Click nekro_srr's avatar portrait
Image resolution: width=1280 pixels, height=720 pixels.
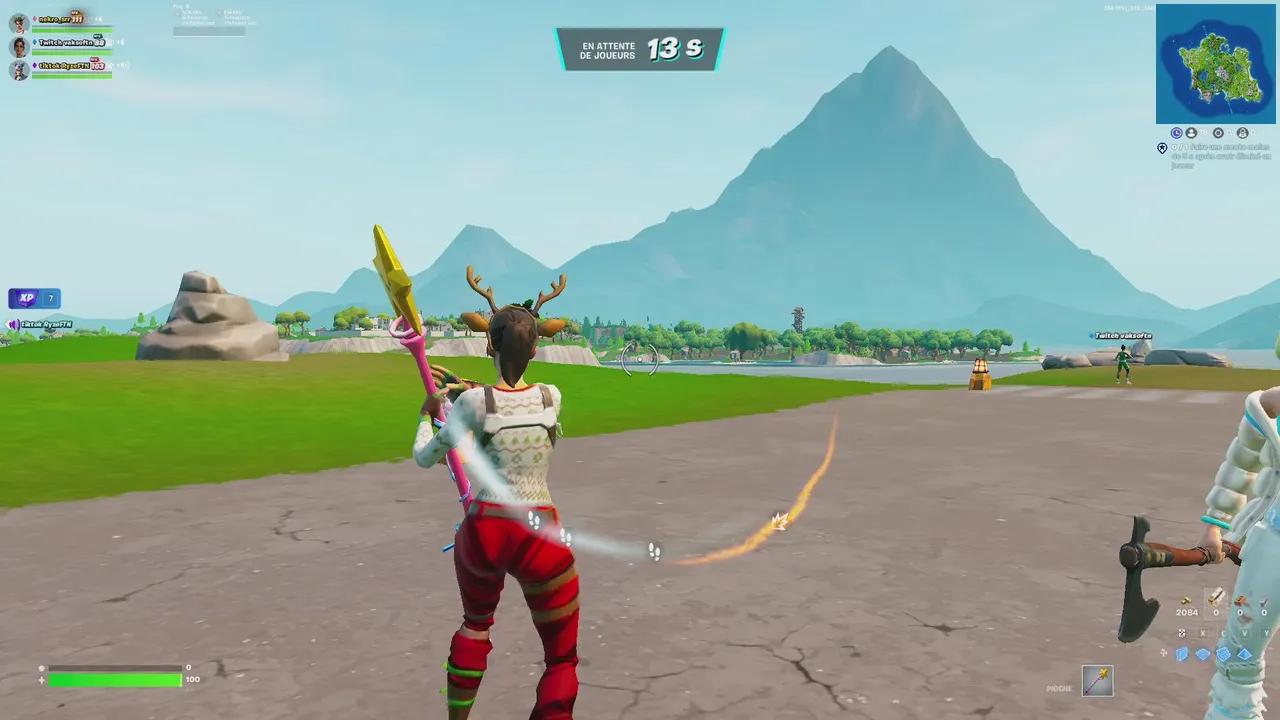click(x=17, y=21)
